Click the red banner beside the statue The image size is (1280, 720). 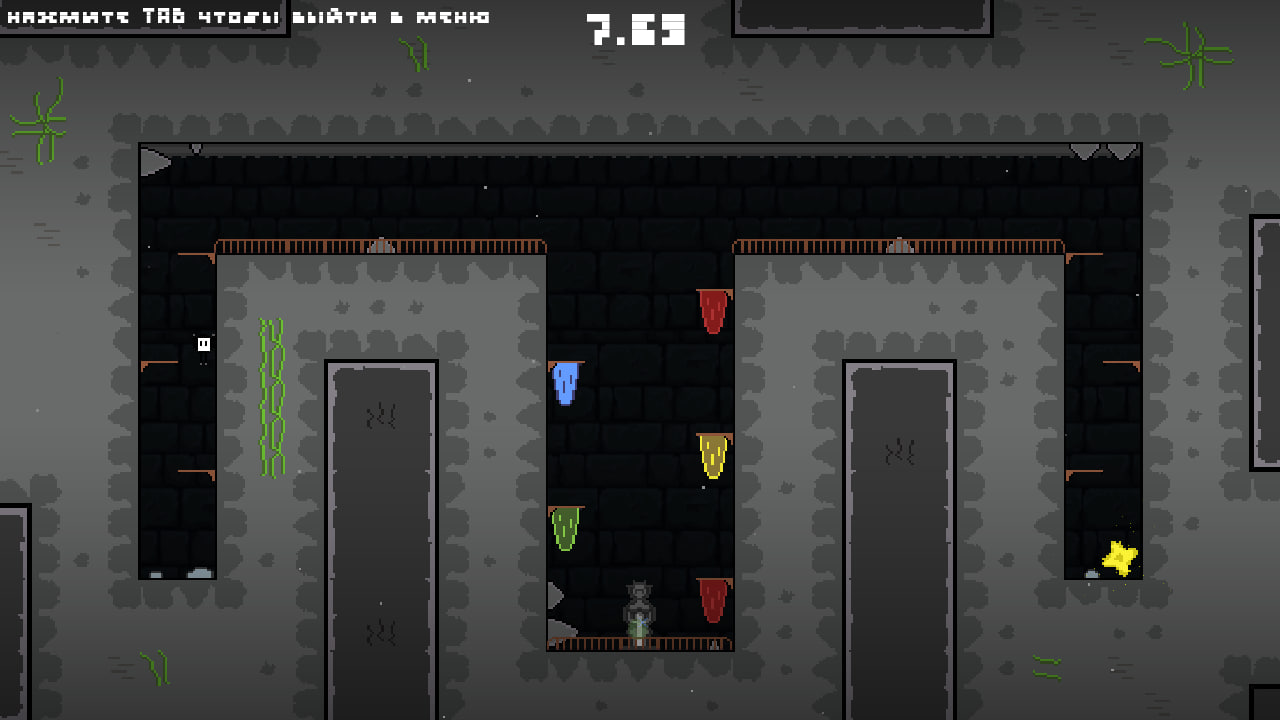(711, 600)
